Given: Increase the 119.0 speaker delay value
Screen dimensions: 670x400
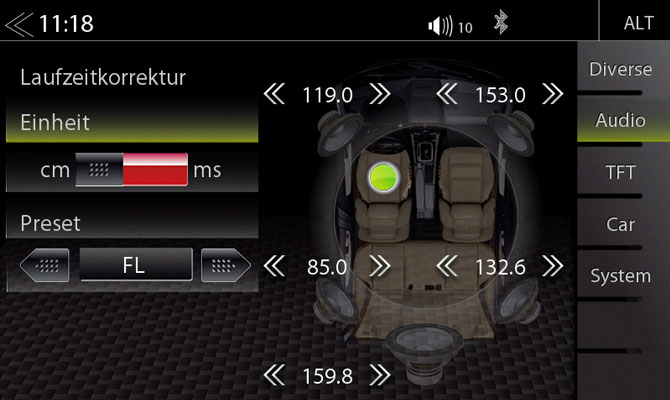Looking at the screenshot, I should coord(380,94).
